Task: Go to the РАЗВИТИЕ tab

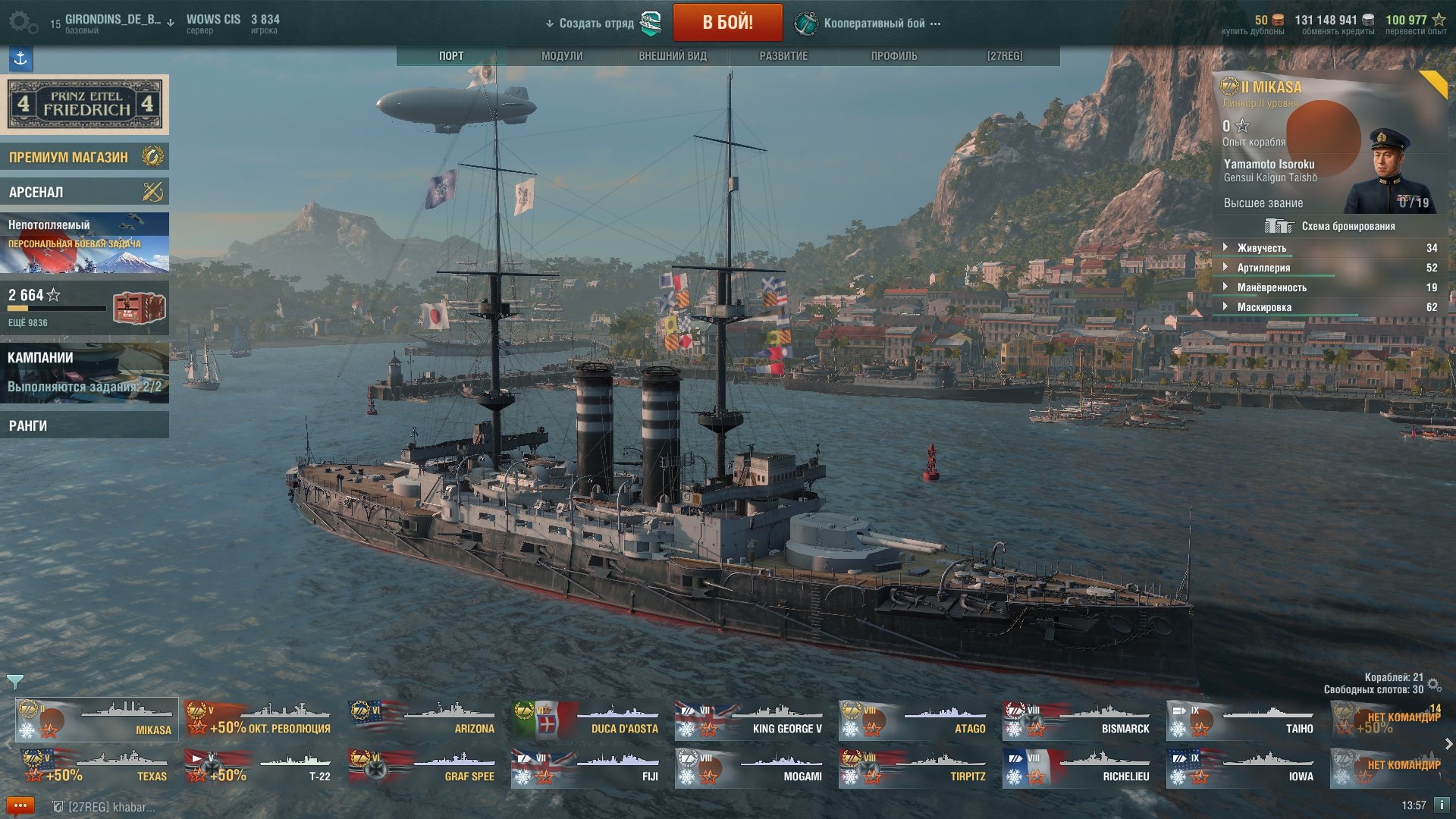Action: point(783,56)
